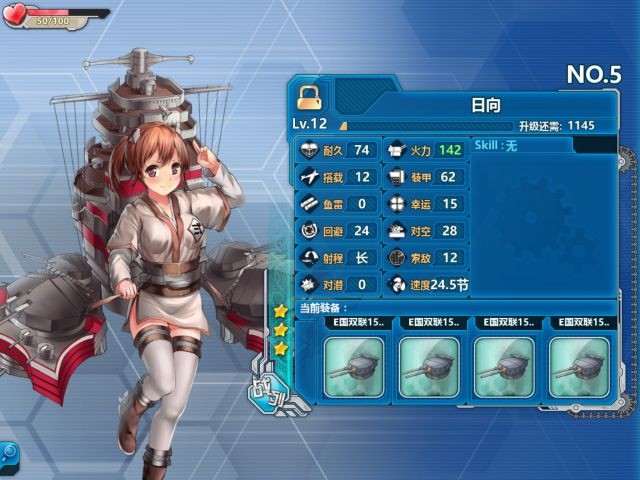Open the Skill panel
The height and width of the screenshot is (480, 640).
pyautogui.click(x=522, y=146)
